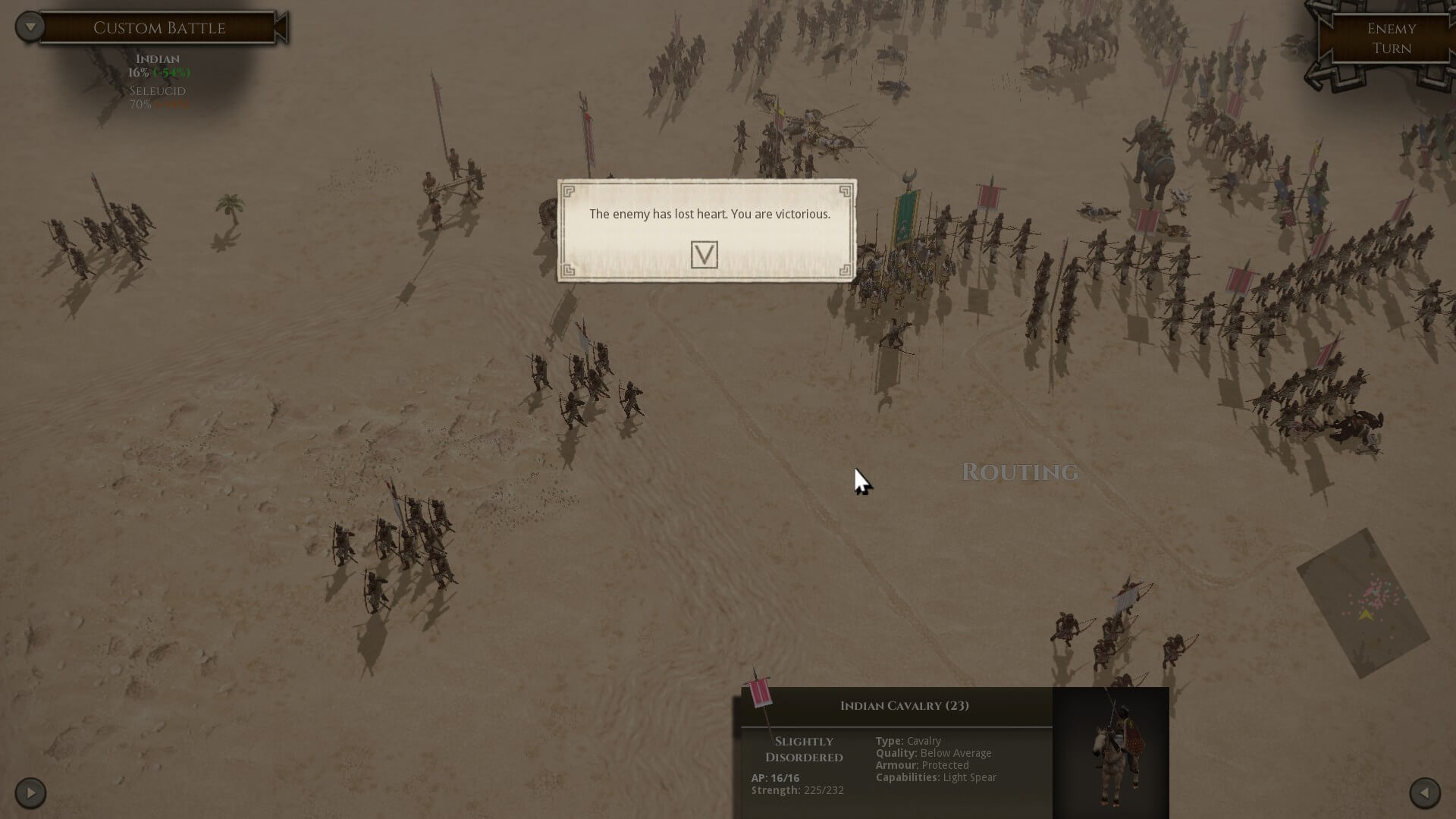Select the Indian Cavalry unit portrait
The image size is (1456, 819).
click(x=1111, y=752)
